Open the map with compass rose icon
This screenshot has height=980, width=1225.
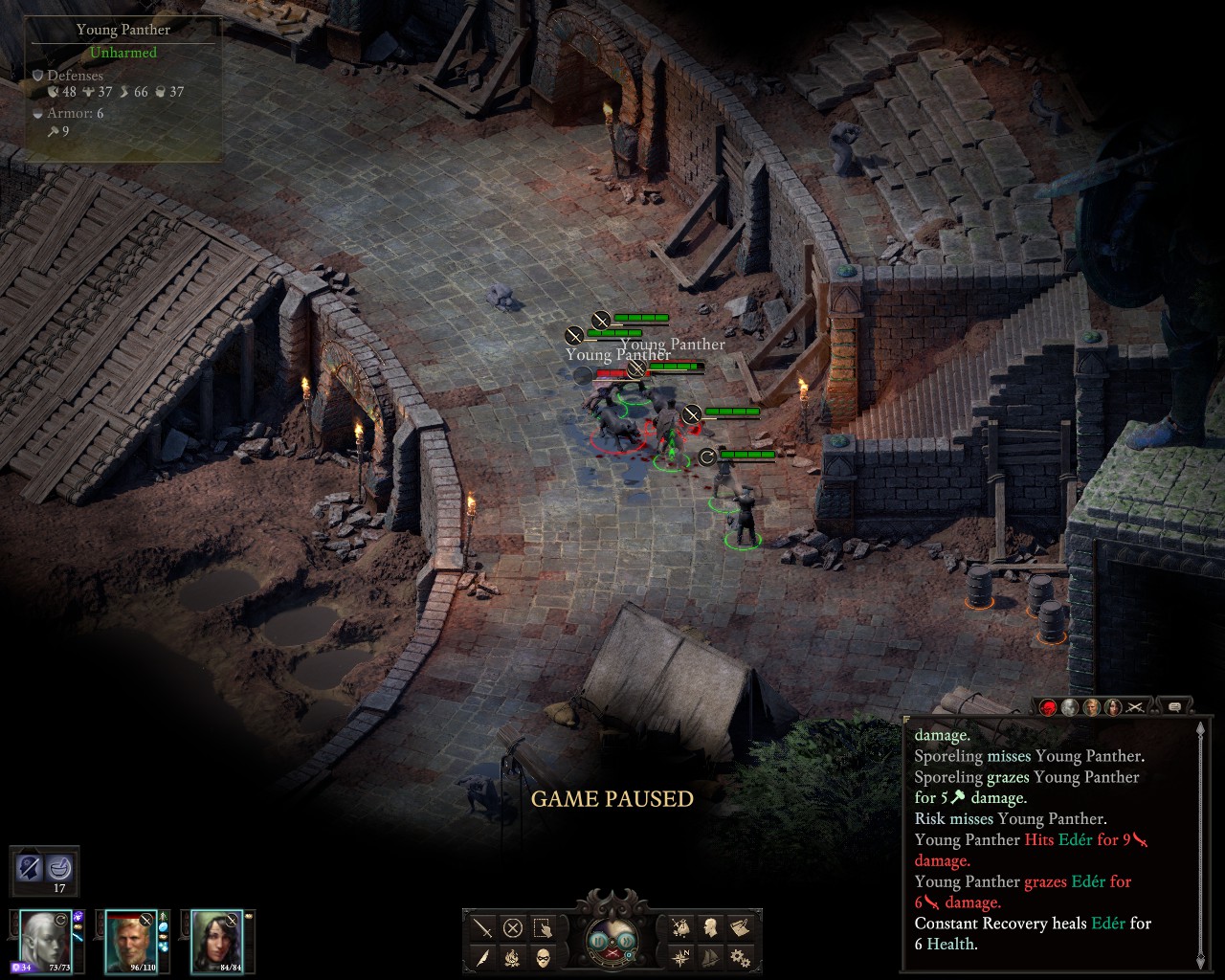point(680,957)
